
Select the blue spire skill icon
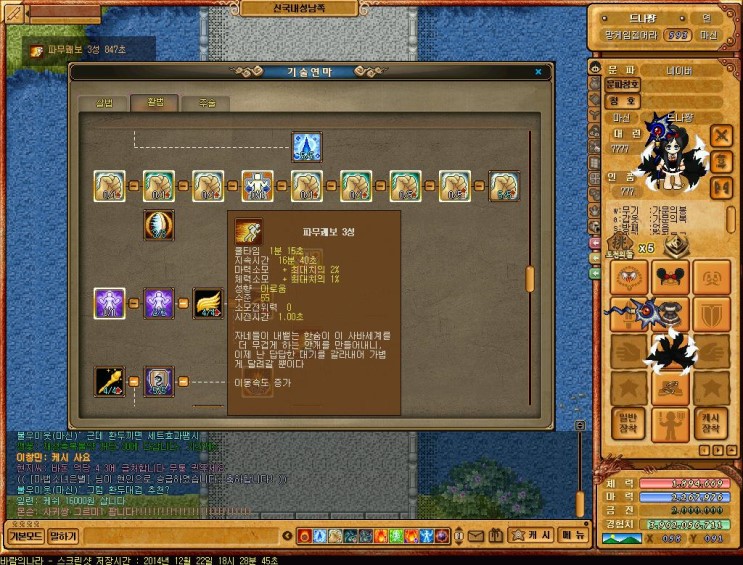point(306,147)
